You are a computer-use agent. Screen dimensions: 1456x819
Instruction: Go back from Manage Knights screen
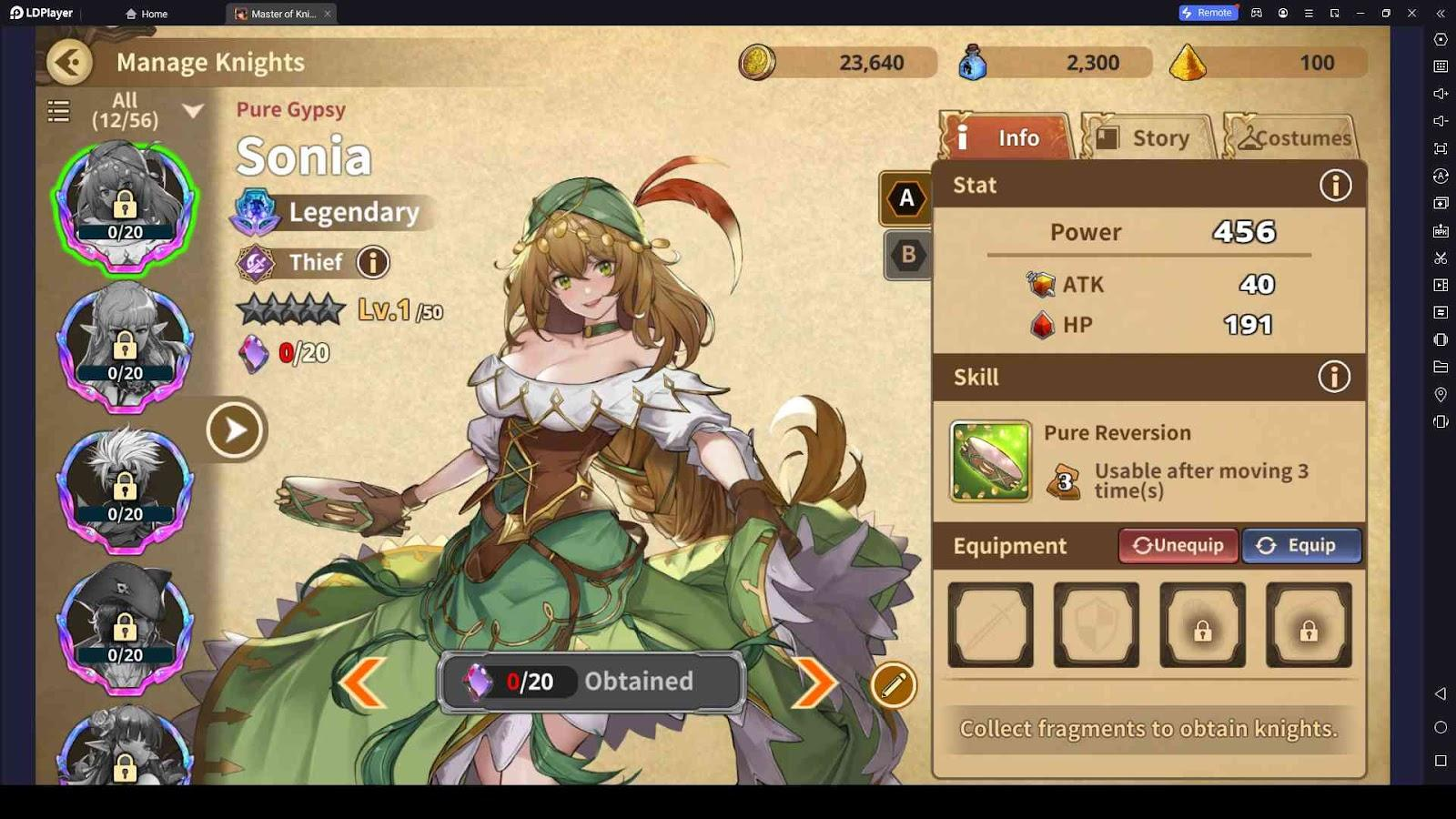(70, 62)
